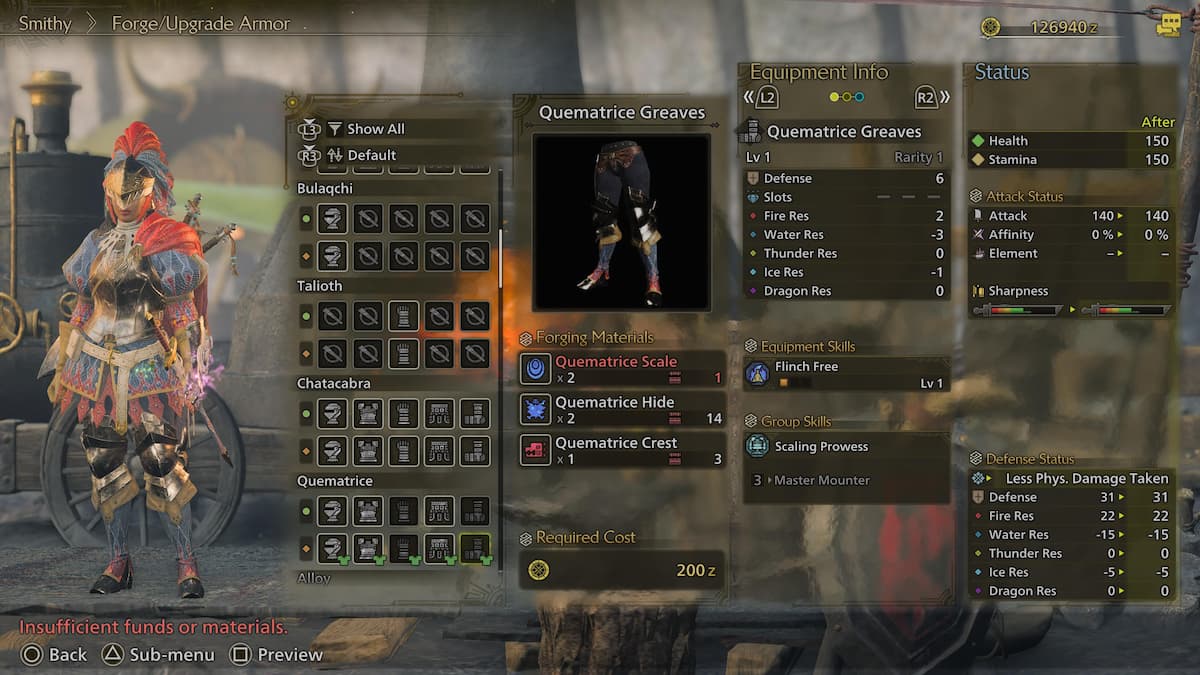Pick Talioth arm armor in orange-diamond row

[x=403, y=353]
